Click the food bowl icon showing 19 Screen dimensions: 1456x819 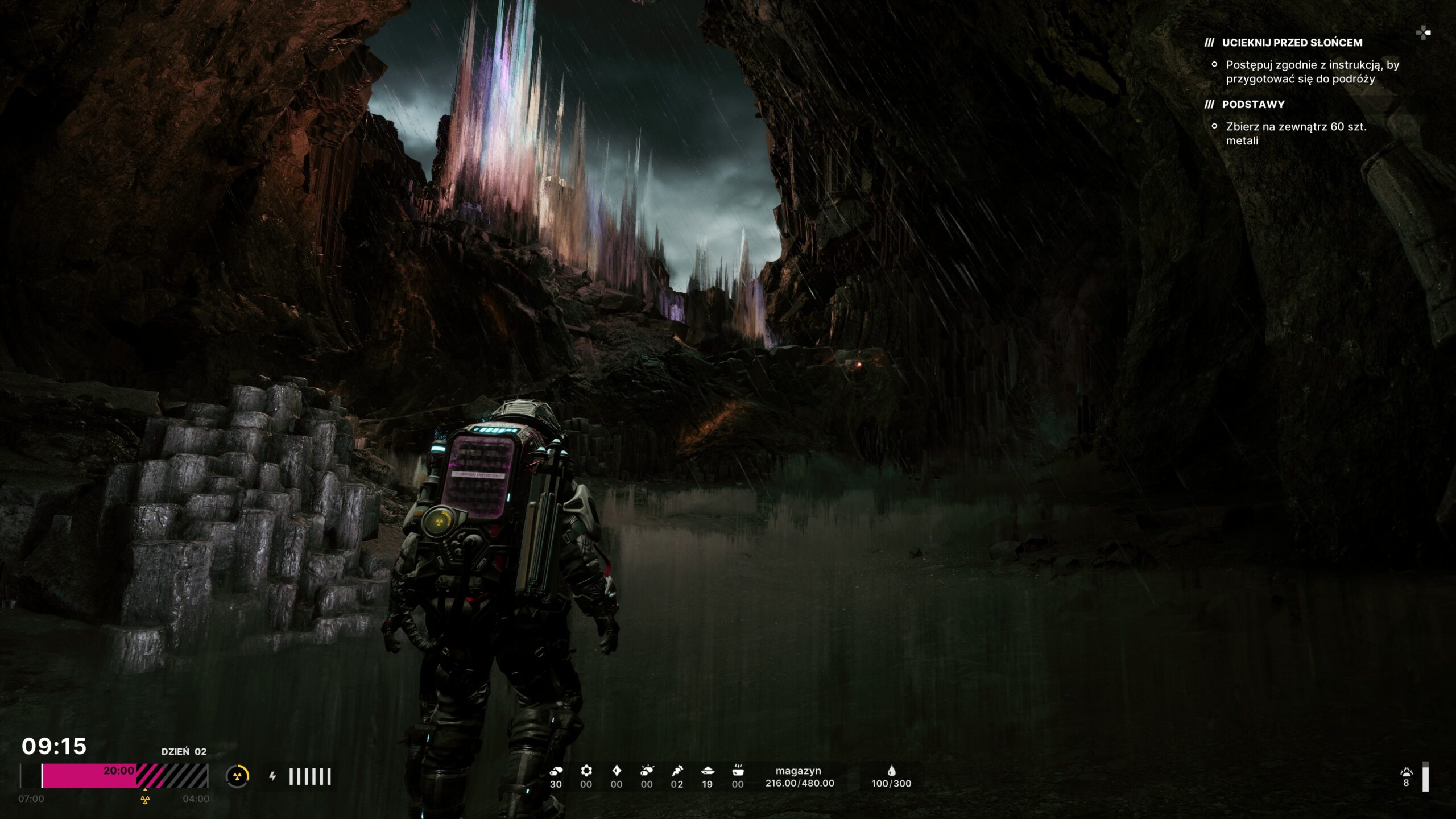point(708,771)
